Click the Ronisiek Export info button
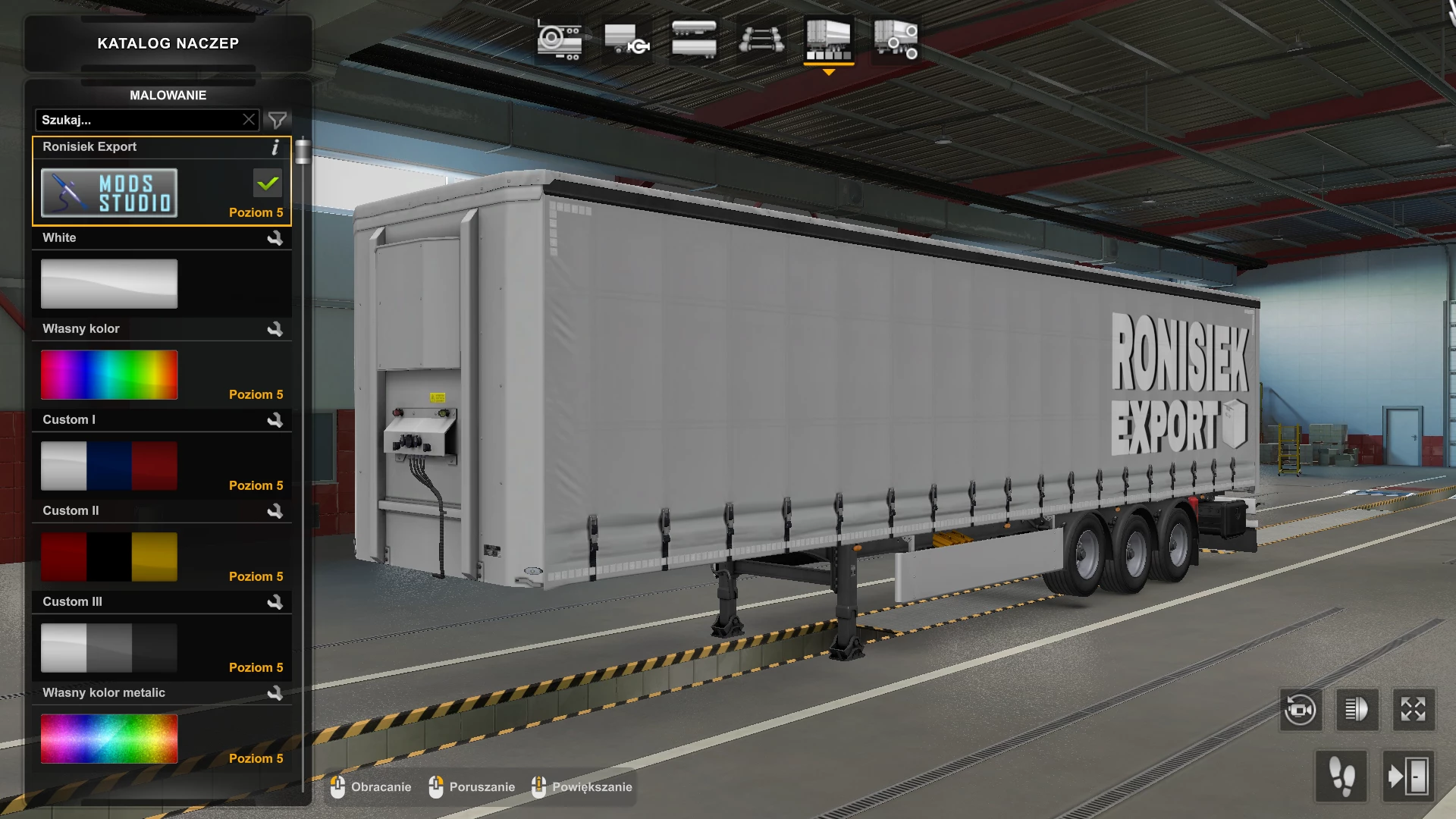 [x=275, y=148]
